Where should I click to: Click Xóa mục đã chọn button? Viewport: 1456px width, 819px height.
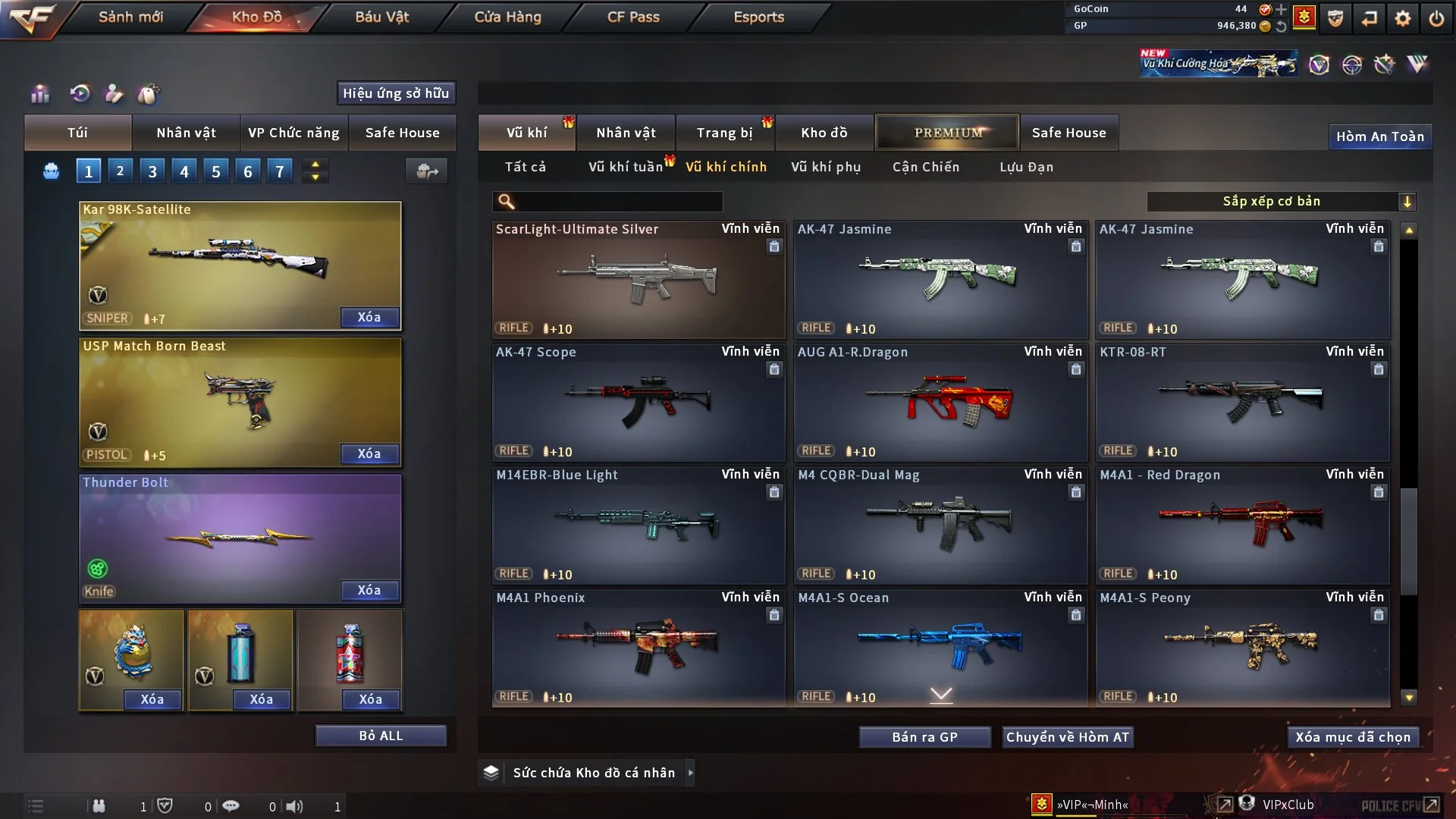[1353, 737]
